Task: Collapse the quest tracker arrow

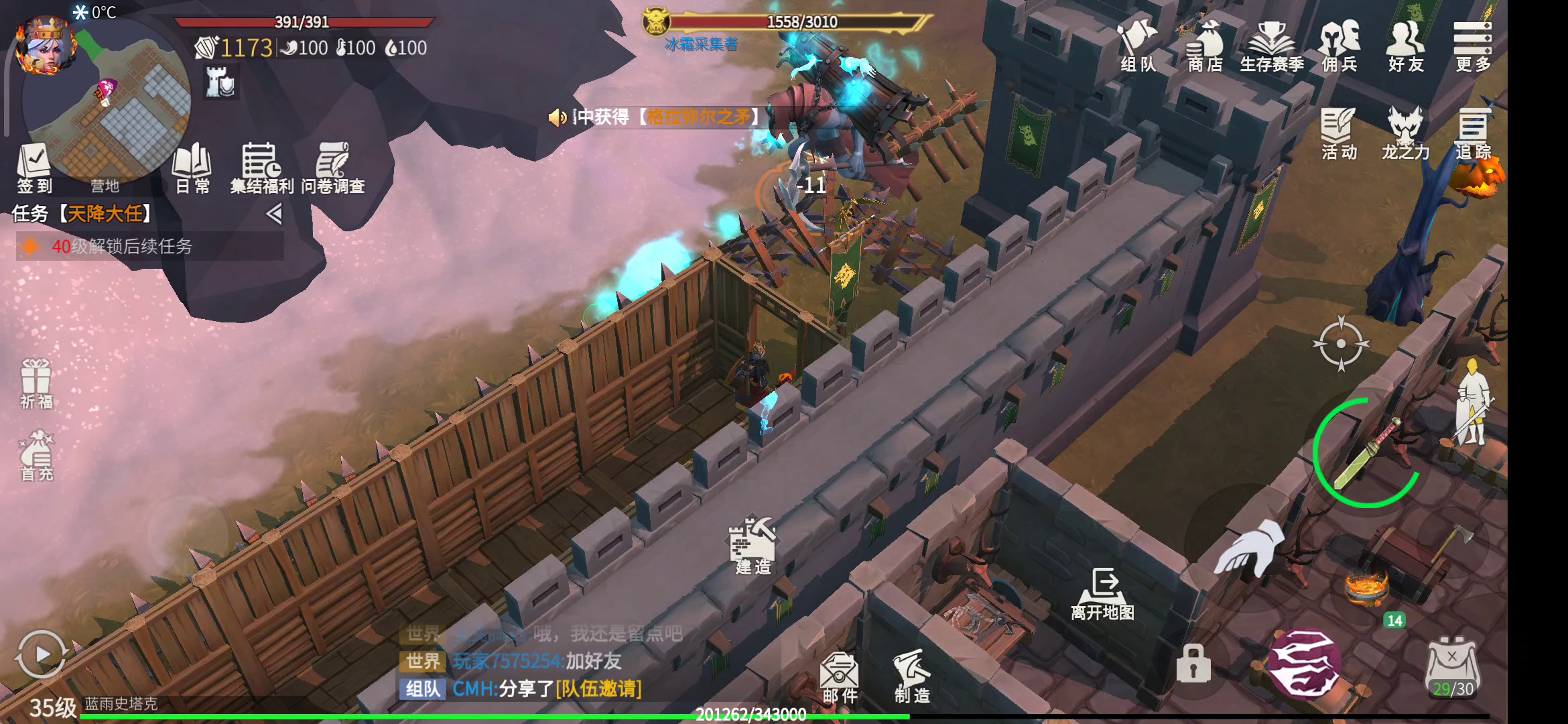Action: pyautogui.click(x=273, y=214)
